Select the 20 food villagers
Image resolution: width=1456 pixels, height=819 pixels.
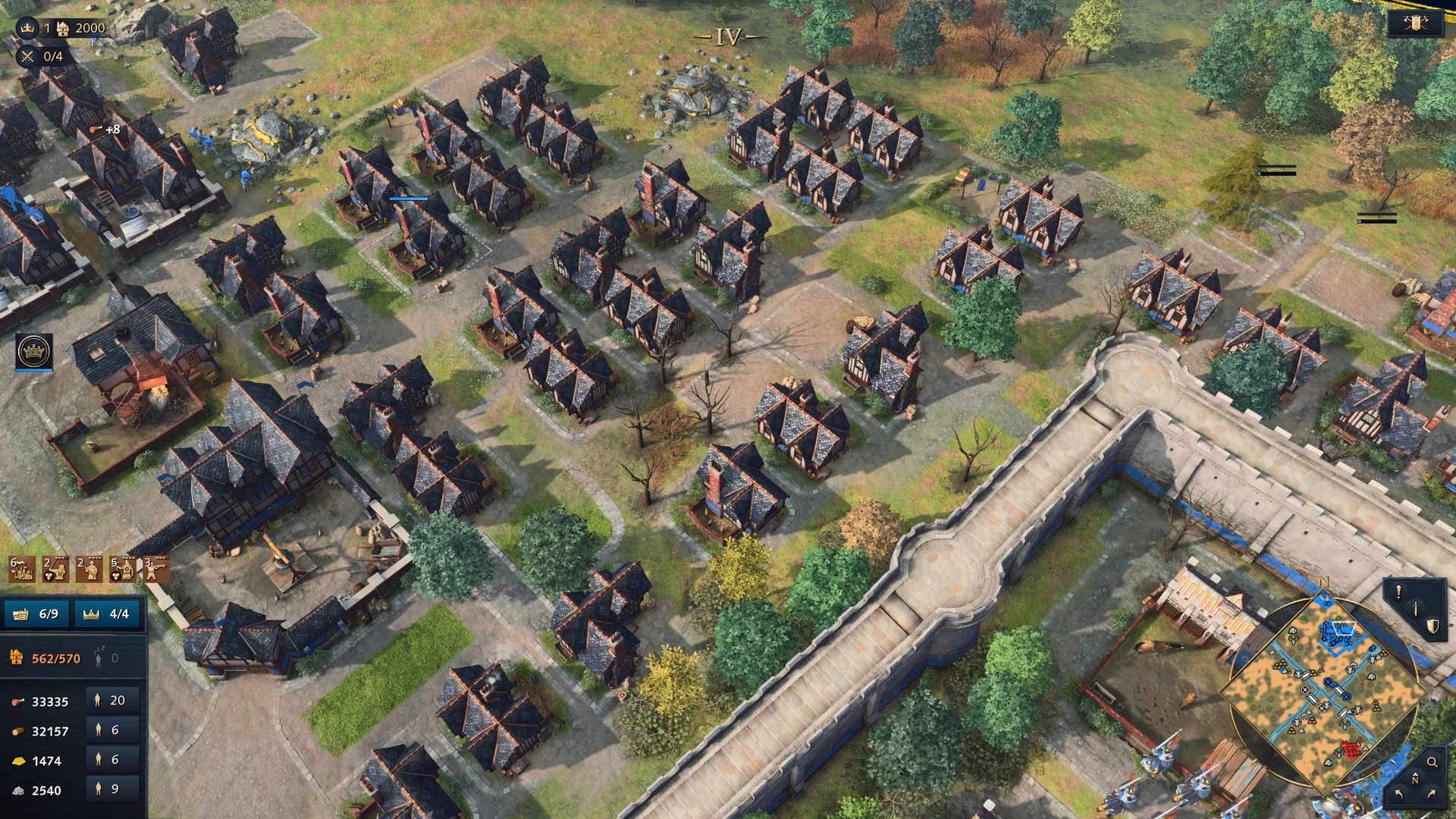(x=108, y=700)
